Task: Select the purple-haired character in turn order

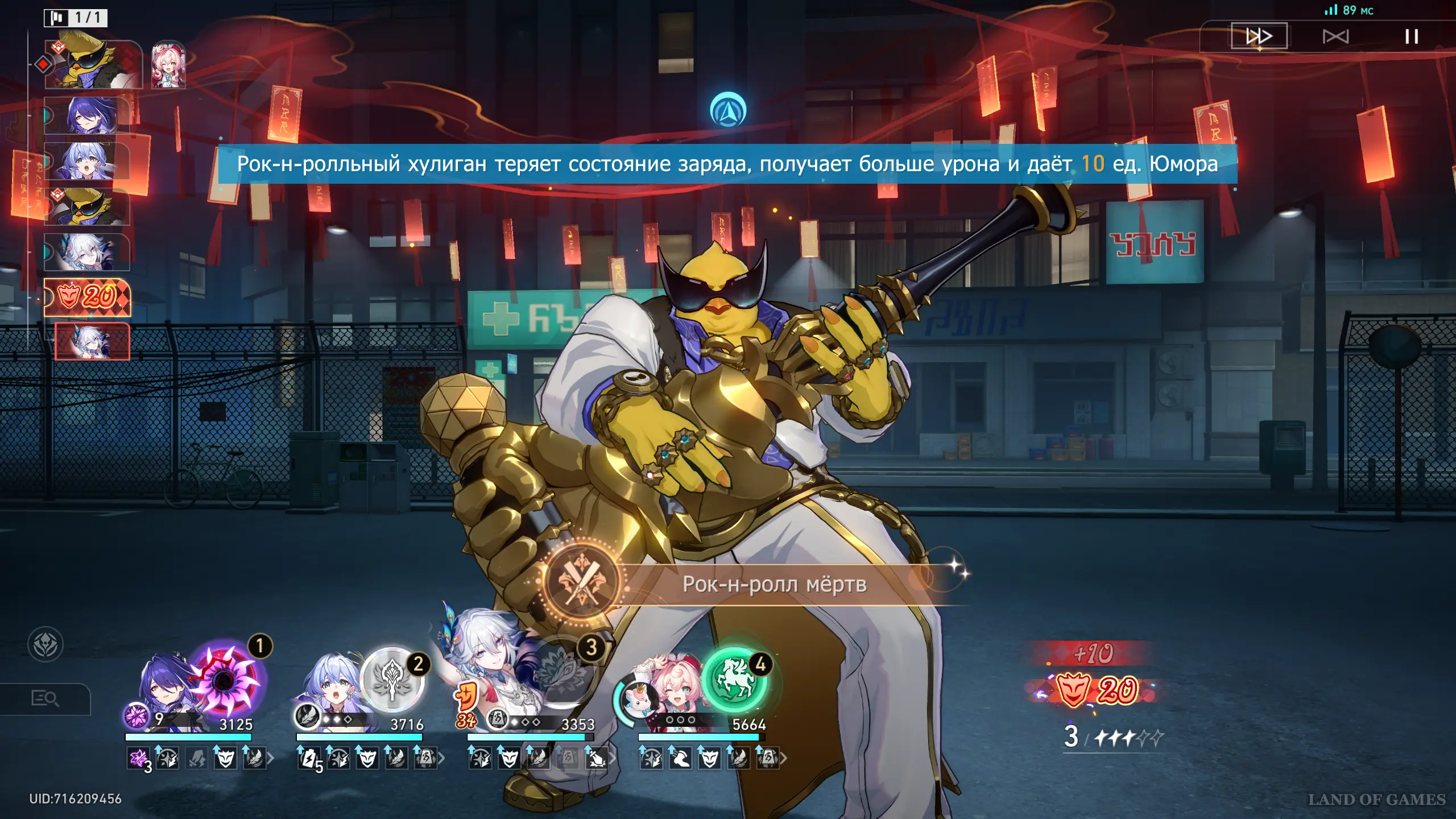Action: click(87, 115)
